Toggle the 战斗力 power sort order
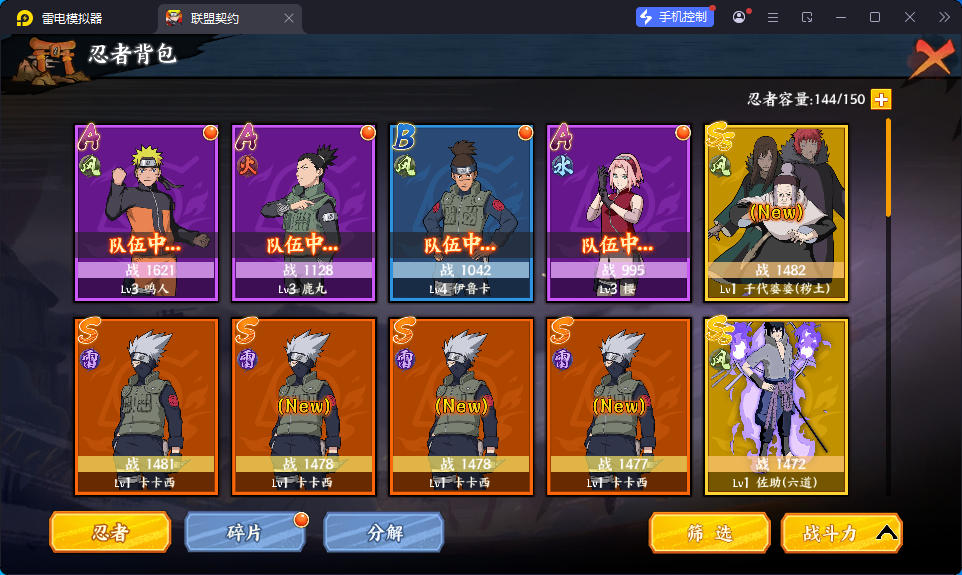The height and width of the screenshot is (575, 962). [x=842, y=533]
